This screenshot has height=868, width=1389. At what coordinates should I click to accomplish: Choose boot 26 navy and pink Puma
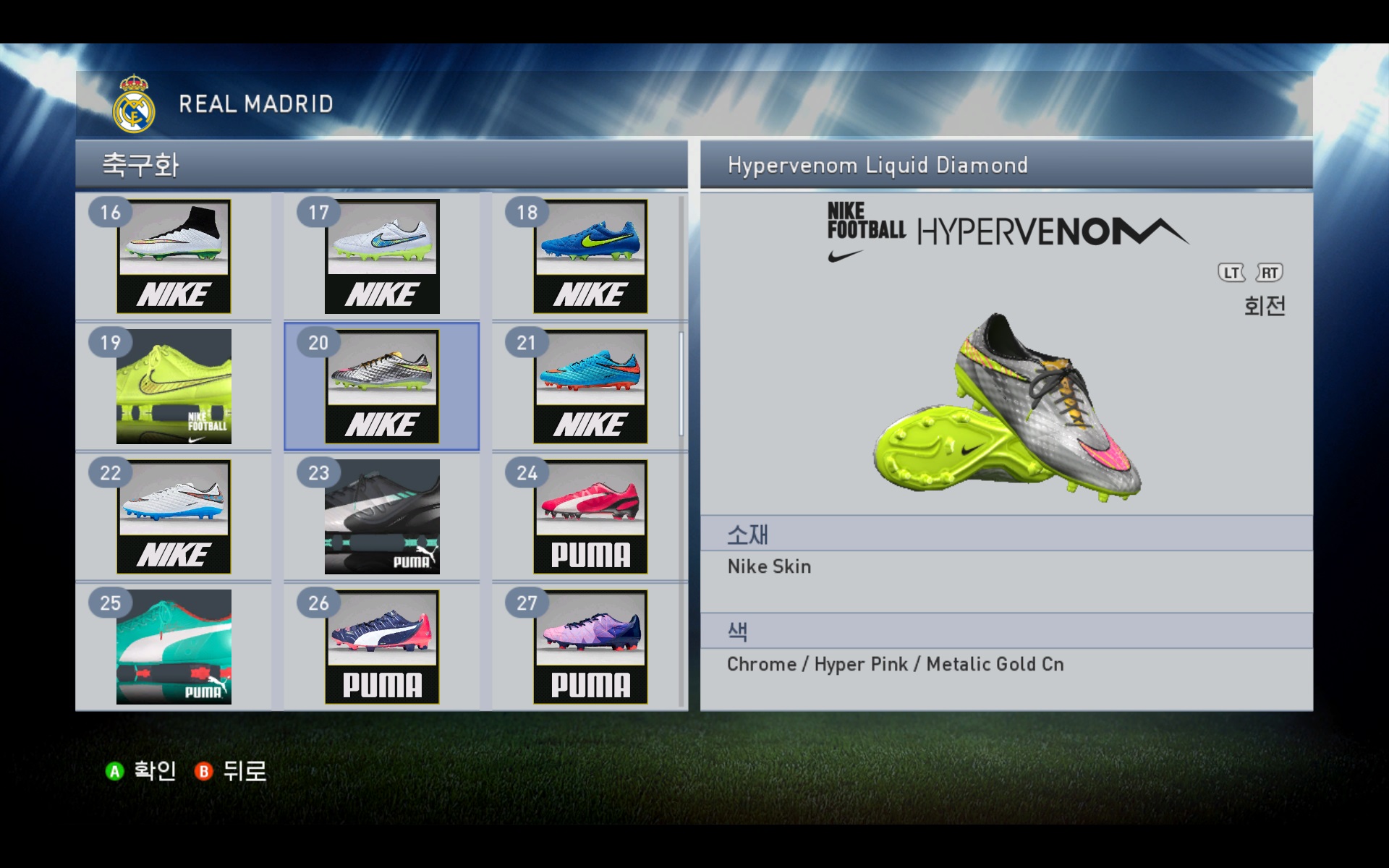[382, 647]
